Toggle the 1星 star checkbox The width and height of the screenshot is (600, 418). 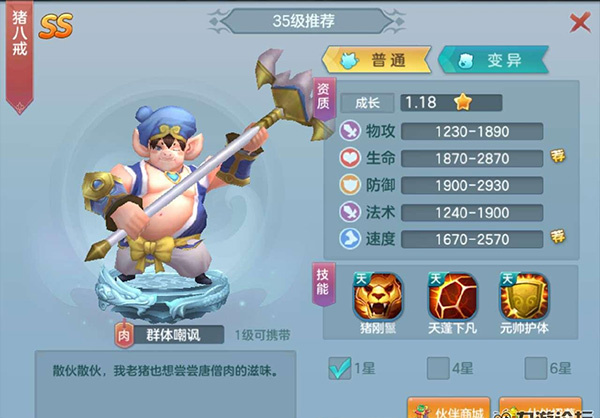coord(339,369)
